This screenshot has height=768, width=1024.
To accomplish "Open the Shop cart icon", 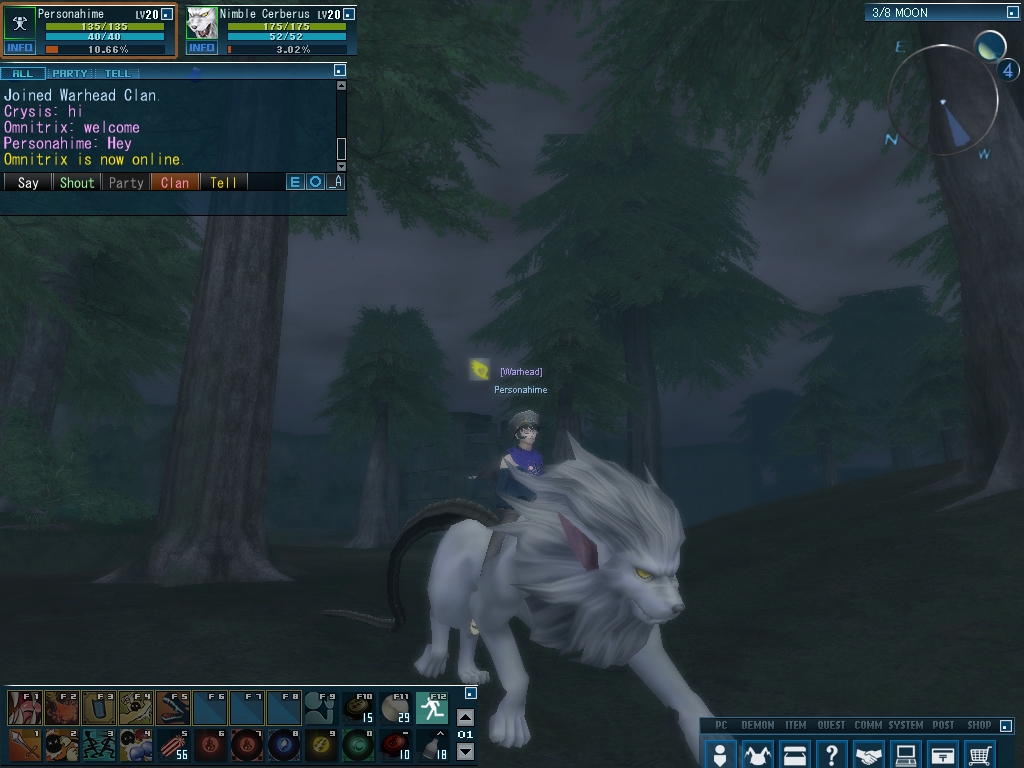I will pyautogui.click(x=981, y=754).
